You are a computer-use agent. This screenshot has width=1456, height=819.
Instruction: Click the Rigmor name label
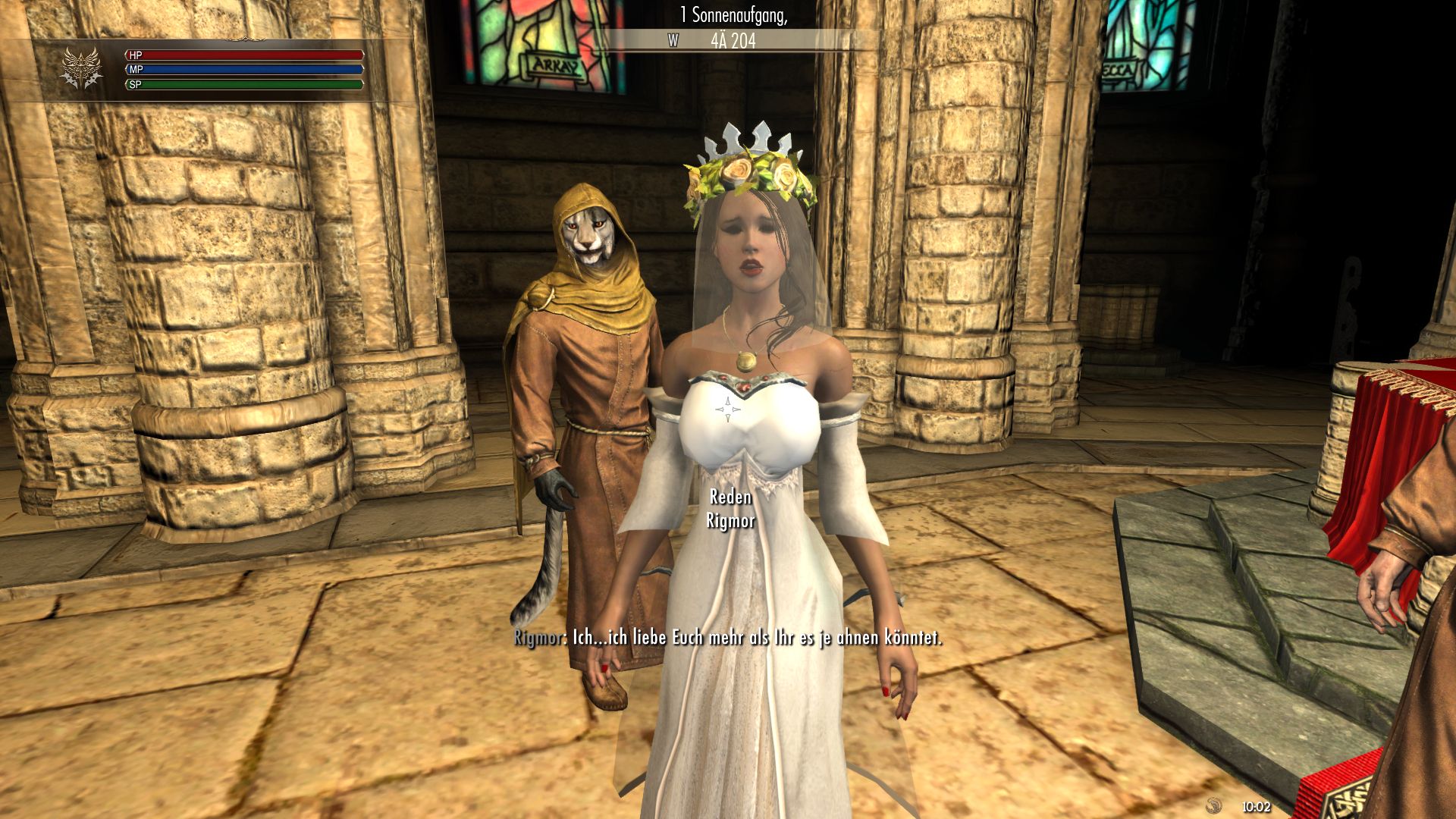tap(730, 521)
